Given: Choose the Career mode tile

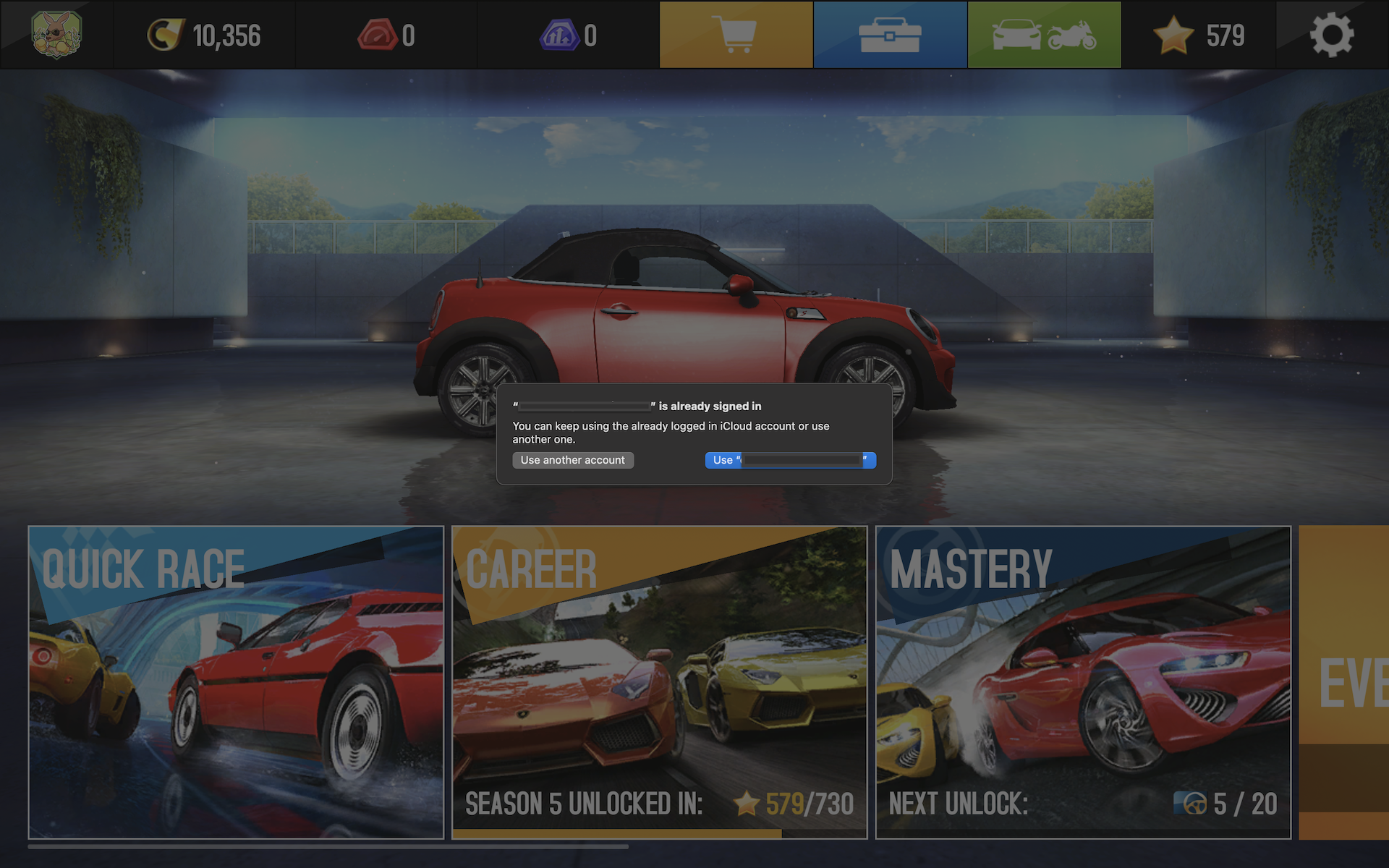Looking at the screenshot, I should (659, 682).
